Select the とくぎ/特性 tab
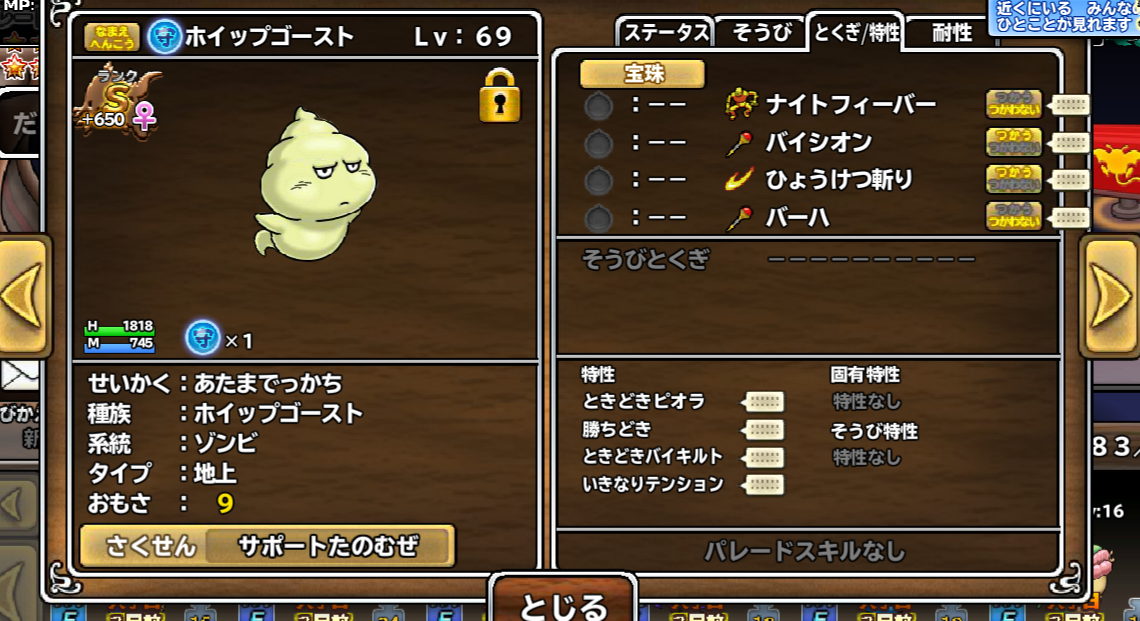The height and width of the screenshot is (621, 1140). tap(856, 32)
